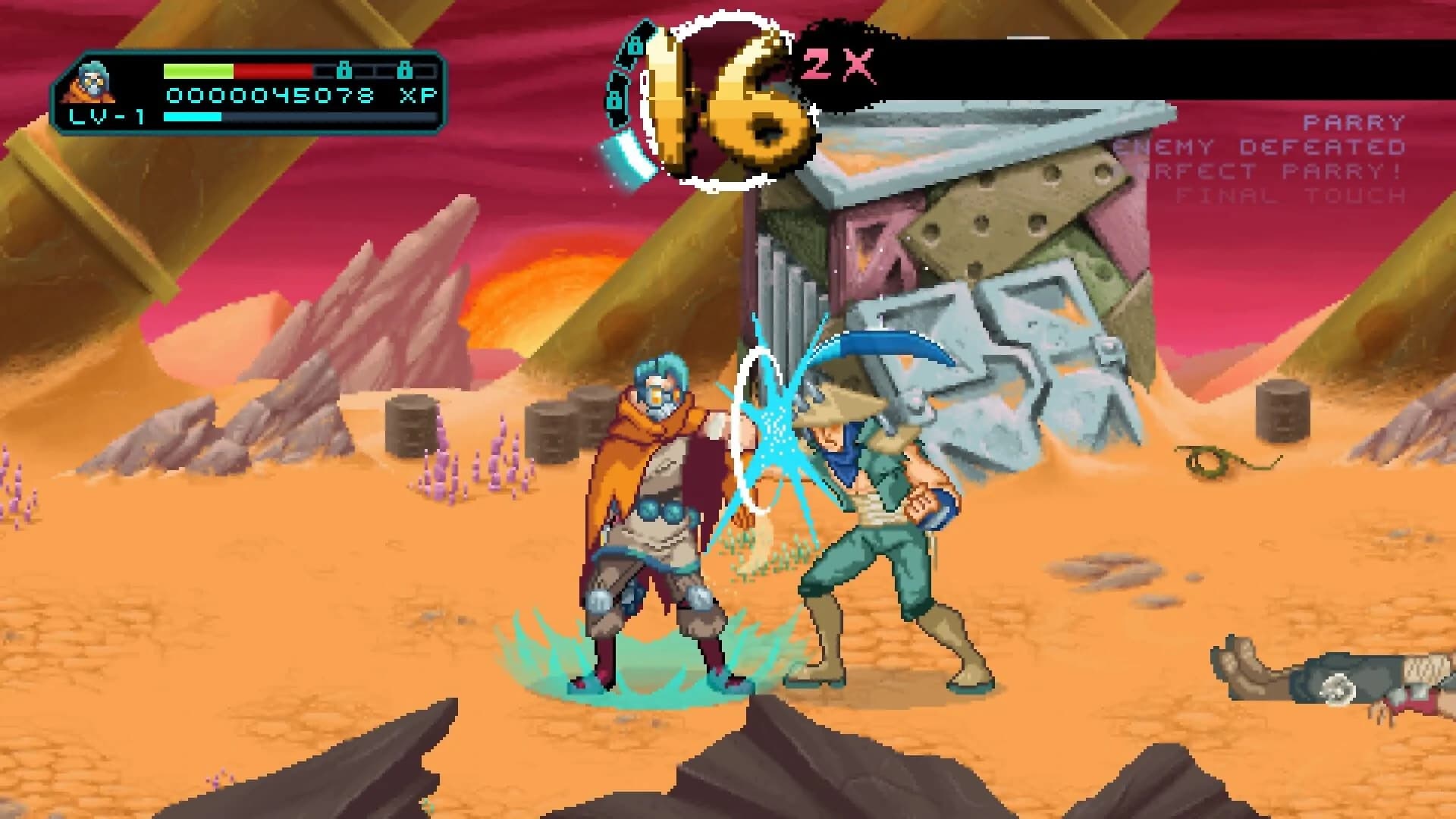Expand the PARRY combat log entry
1456x819 pixels.
[x=1354, y=121]
